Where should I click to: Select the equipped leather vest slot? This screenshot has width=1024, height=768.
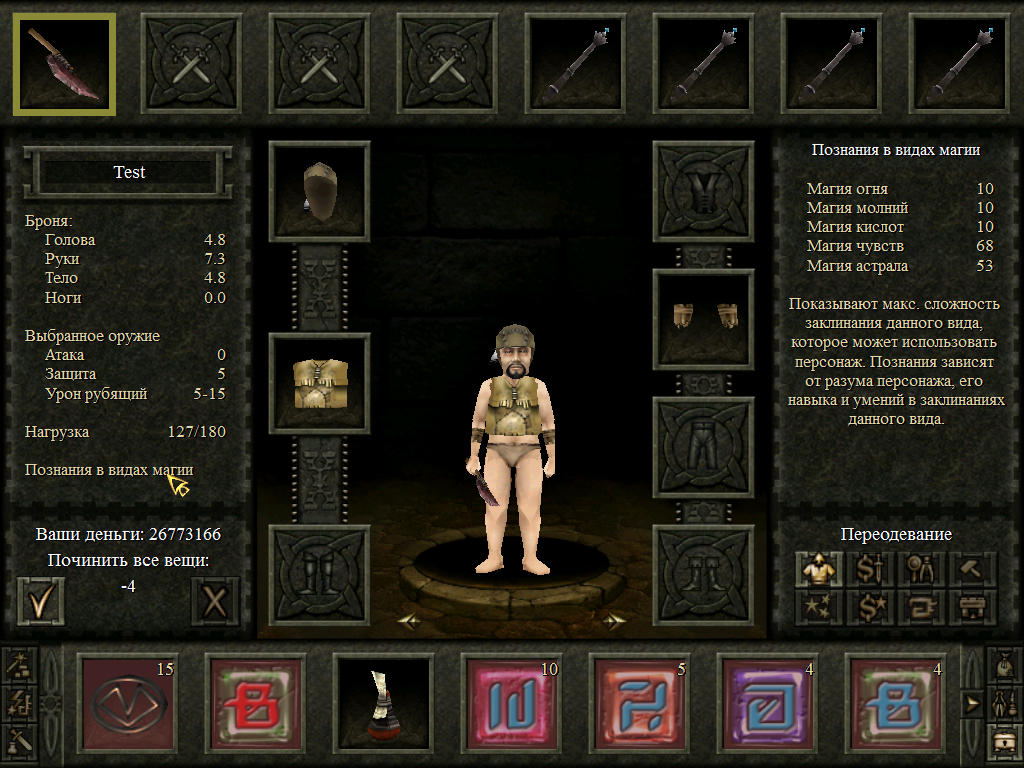point(320,383)
